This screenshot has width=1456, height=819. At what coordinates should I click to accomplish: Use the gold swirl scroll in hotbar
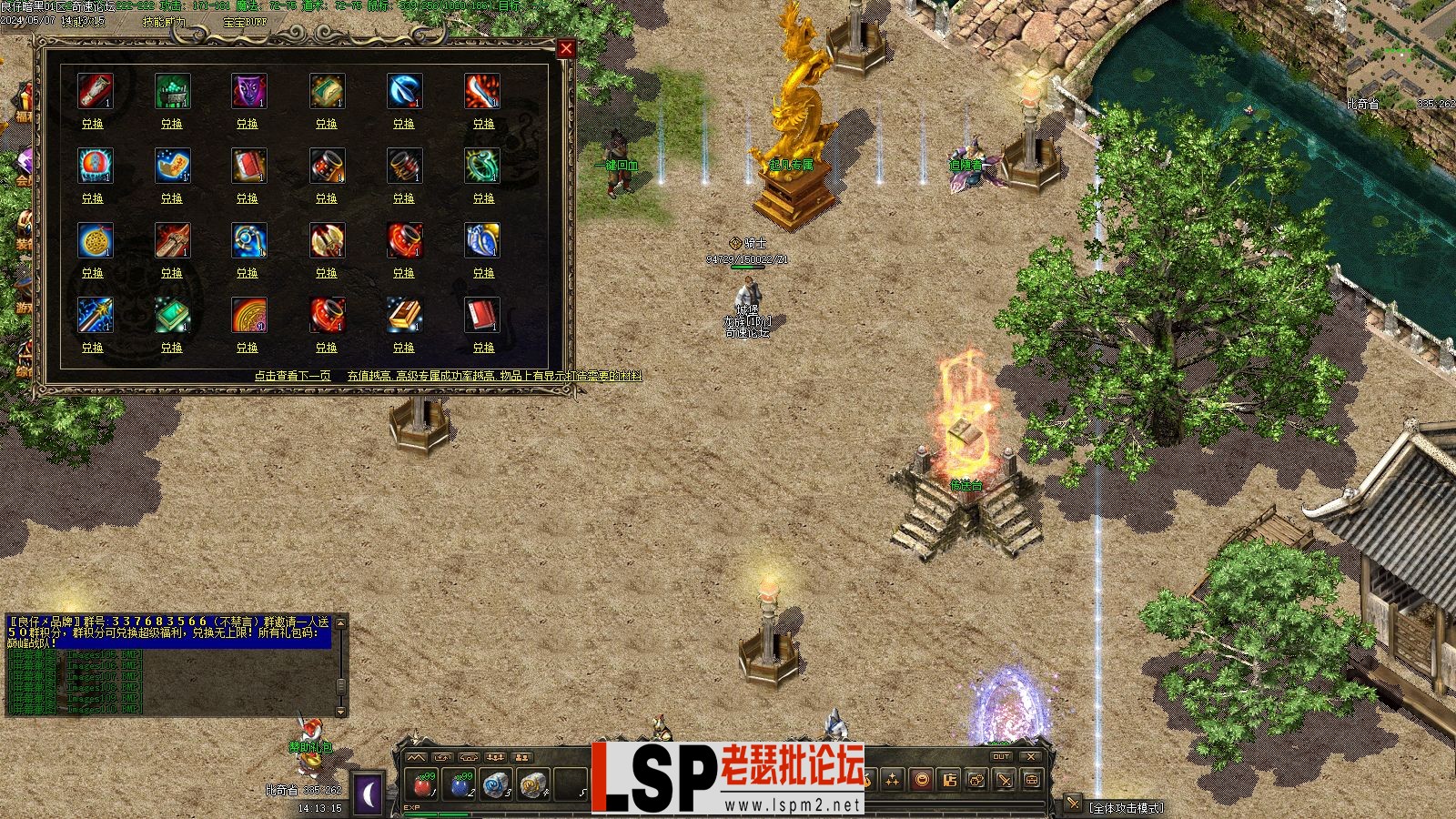[x=533, y=784]
